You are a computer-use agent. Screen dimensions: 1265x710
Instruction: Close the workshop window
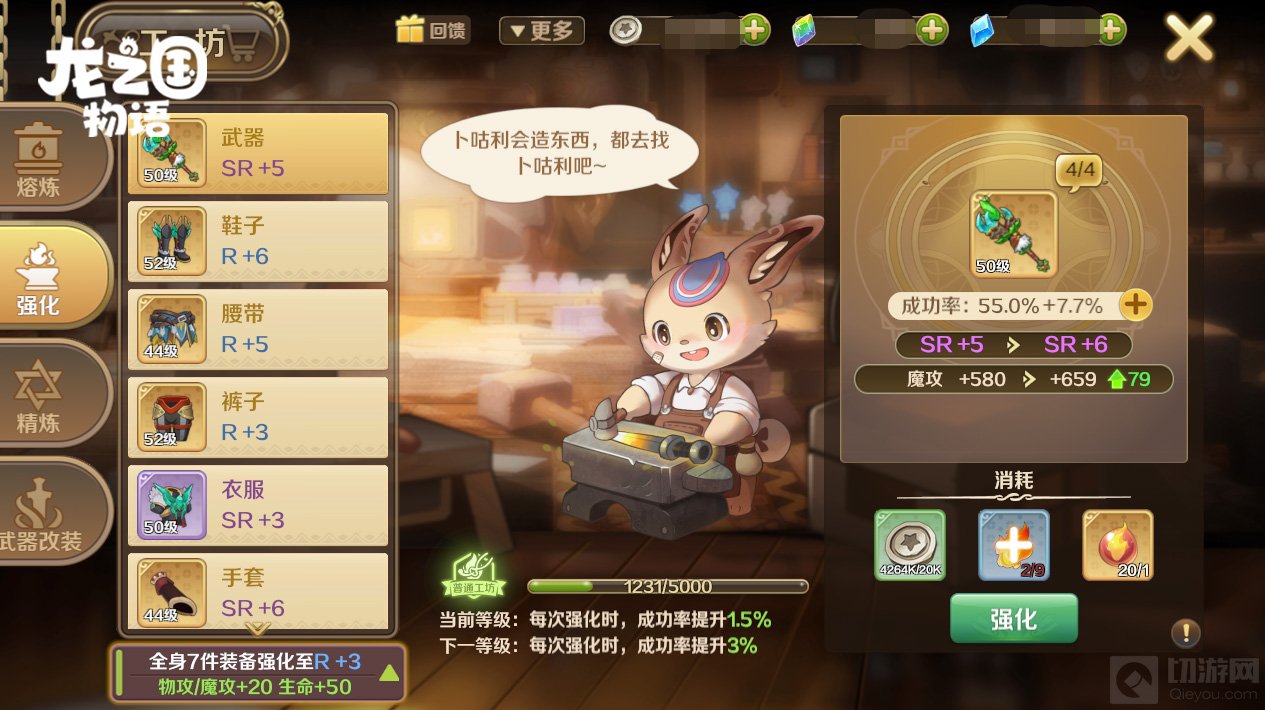(x=1189, y=39)
